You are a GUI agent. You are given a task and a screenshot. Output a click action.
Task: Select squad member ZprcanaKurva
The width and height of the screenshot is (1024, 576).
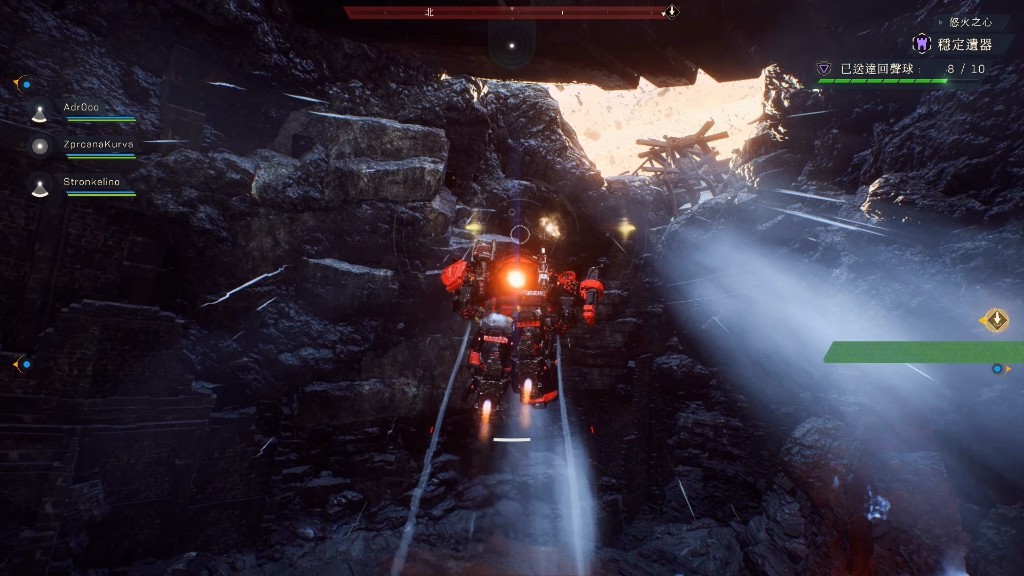tap(97, 145)
